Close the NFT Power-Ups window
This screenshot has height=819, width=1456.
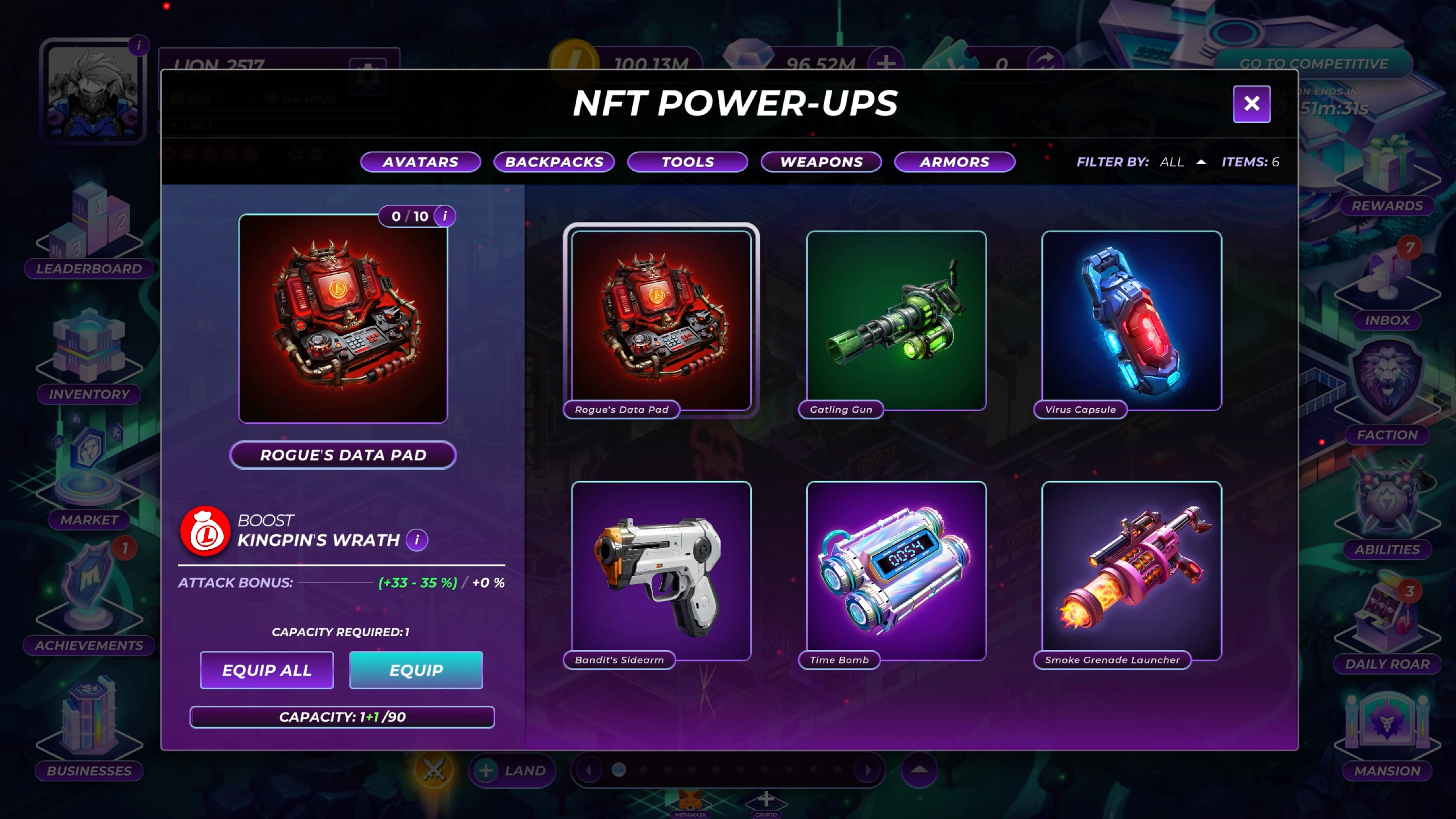pos(1251,104)
